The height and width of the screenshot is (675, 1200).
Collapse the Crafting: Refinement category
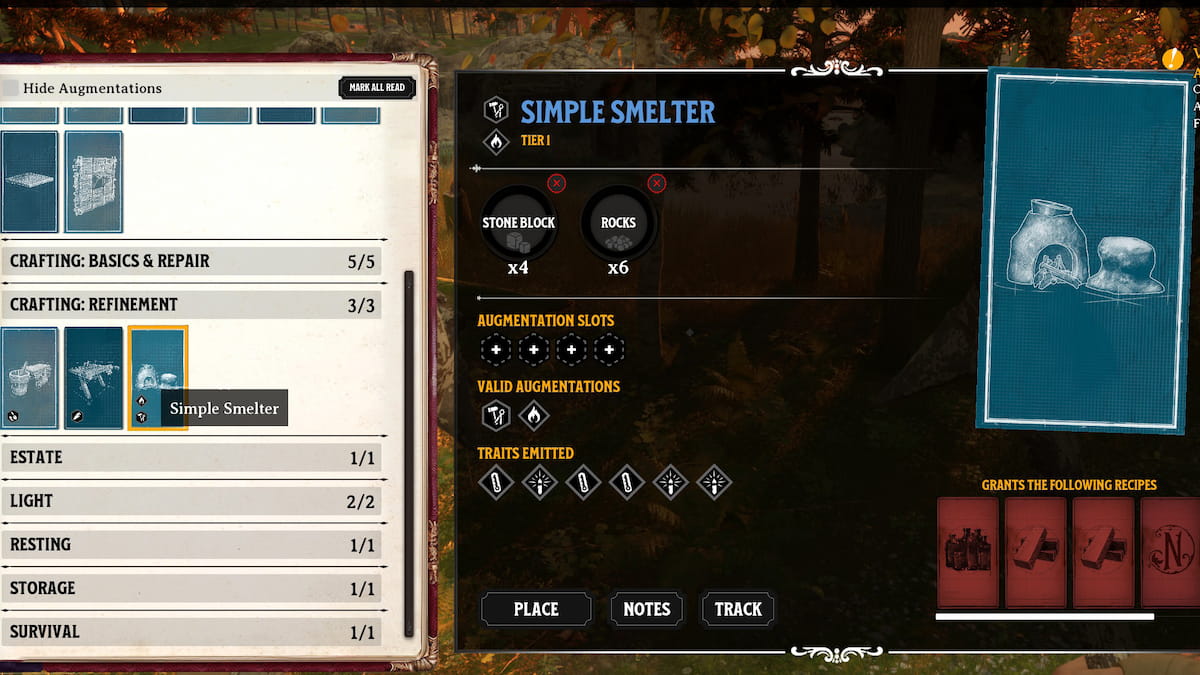point(191,305)
